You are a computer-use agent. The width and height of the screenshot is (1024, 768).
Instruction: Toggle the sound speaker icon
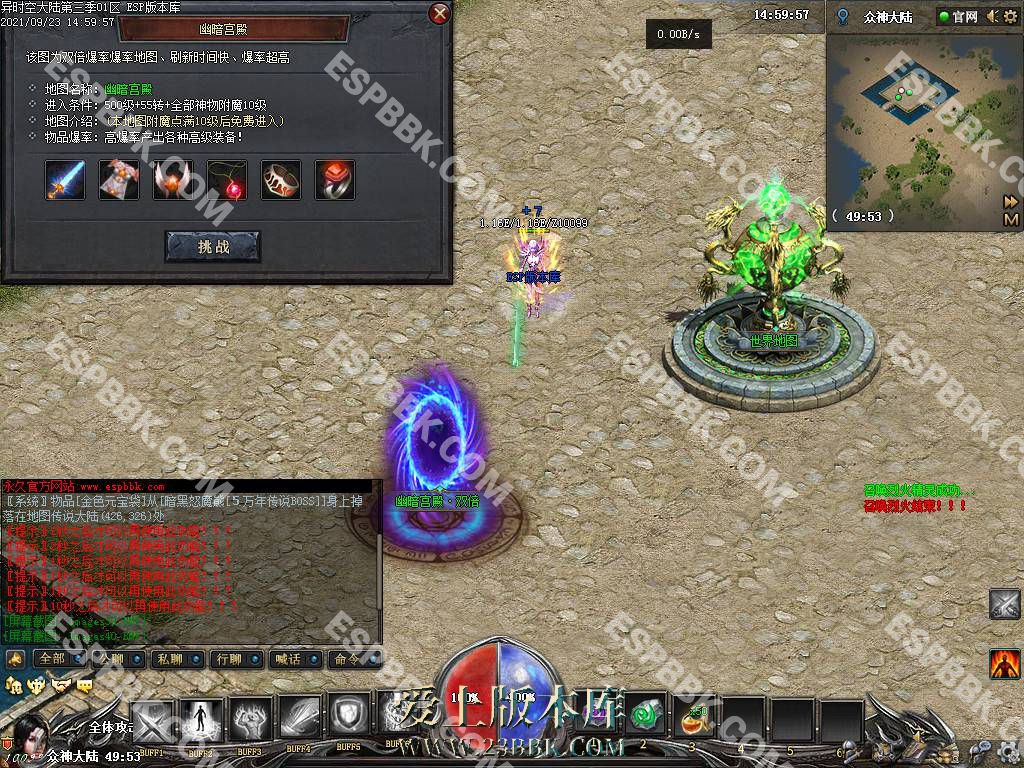[991, 17]
